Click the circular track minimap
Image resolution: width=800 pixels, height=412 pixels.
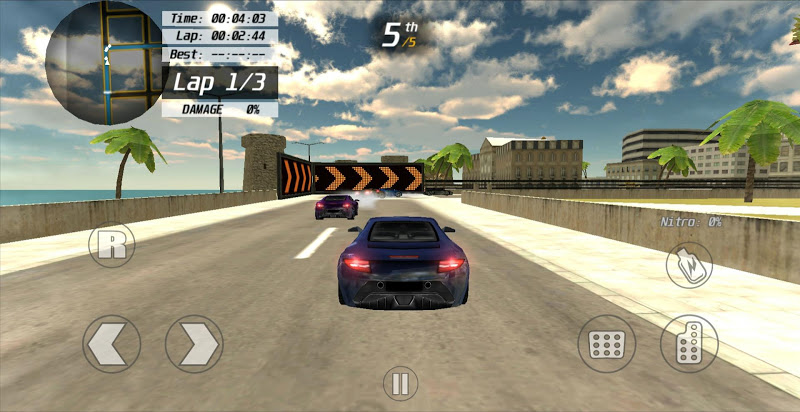click(x=104, y=62)
